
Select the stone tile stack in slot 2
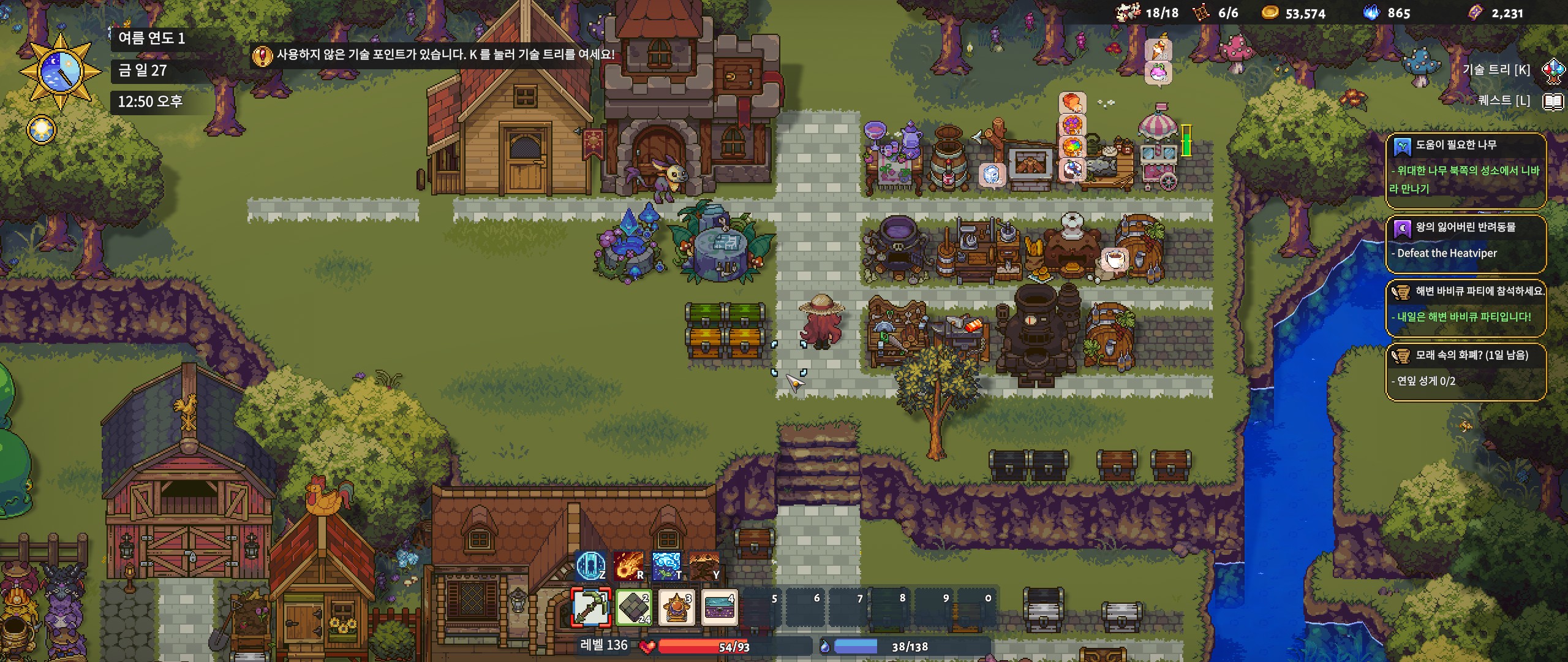click(x=634, y=607)
